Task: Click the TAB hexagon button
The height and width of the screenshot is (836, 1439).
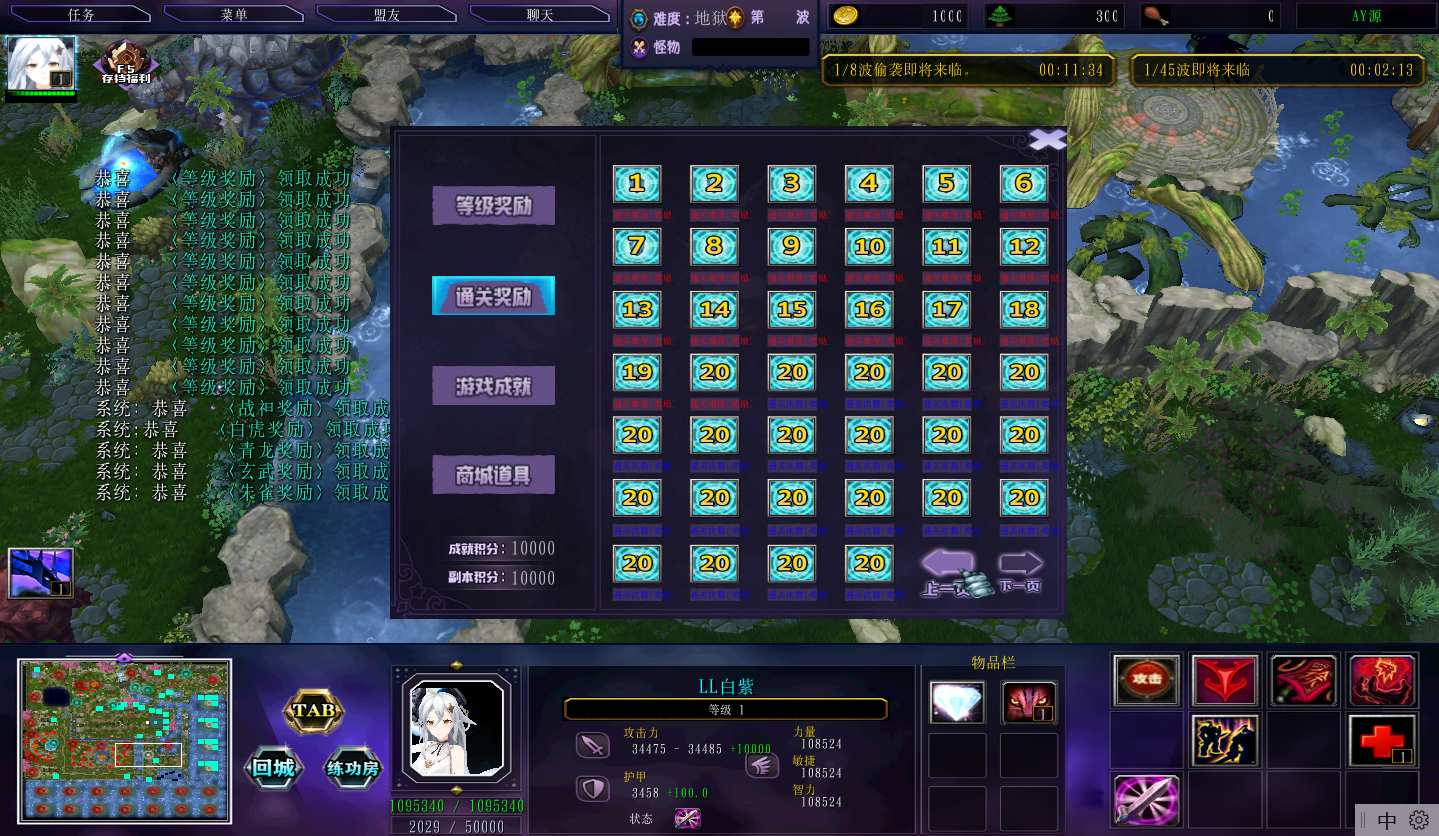Action: [314, 712]
